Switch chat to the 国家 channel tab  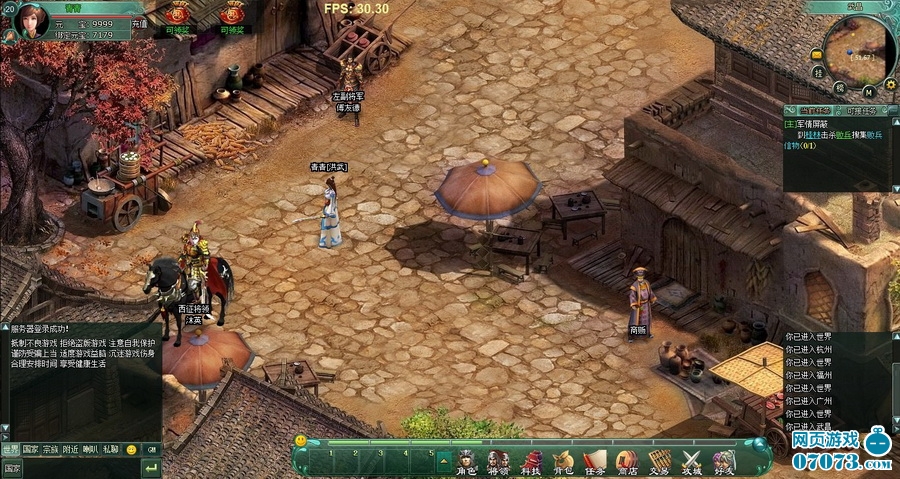coord(30,450)
